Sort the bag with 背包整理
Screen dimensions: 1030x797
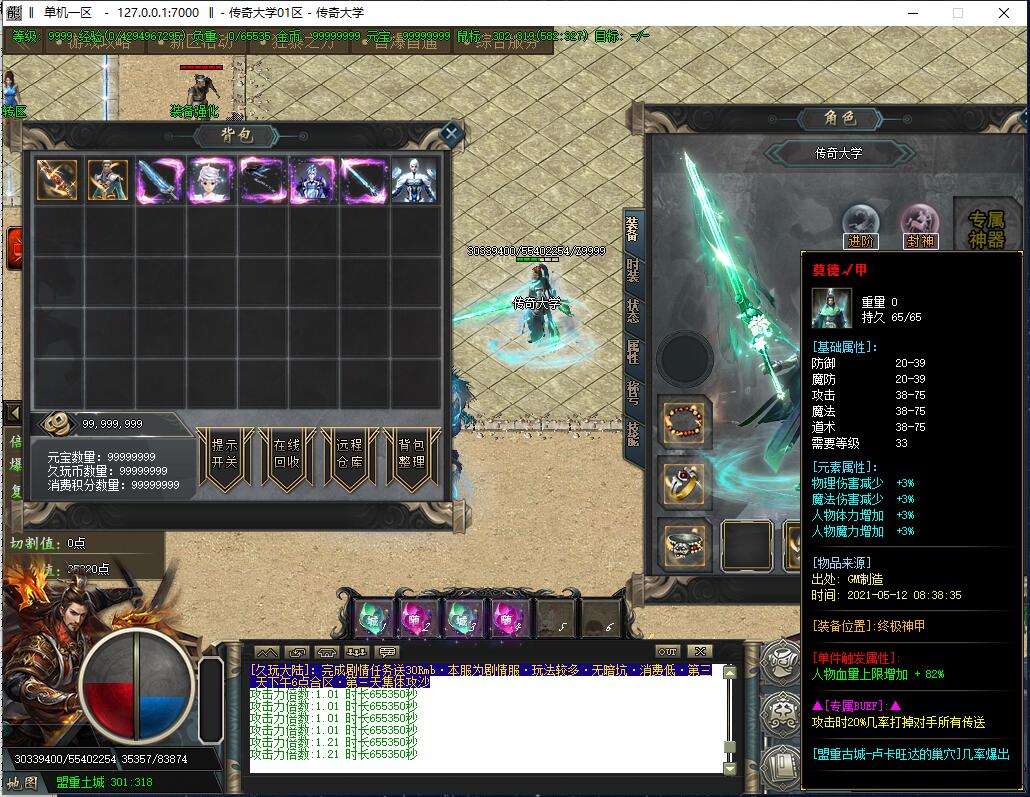[x=411, y=455]
